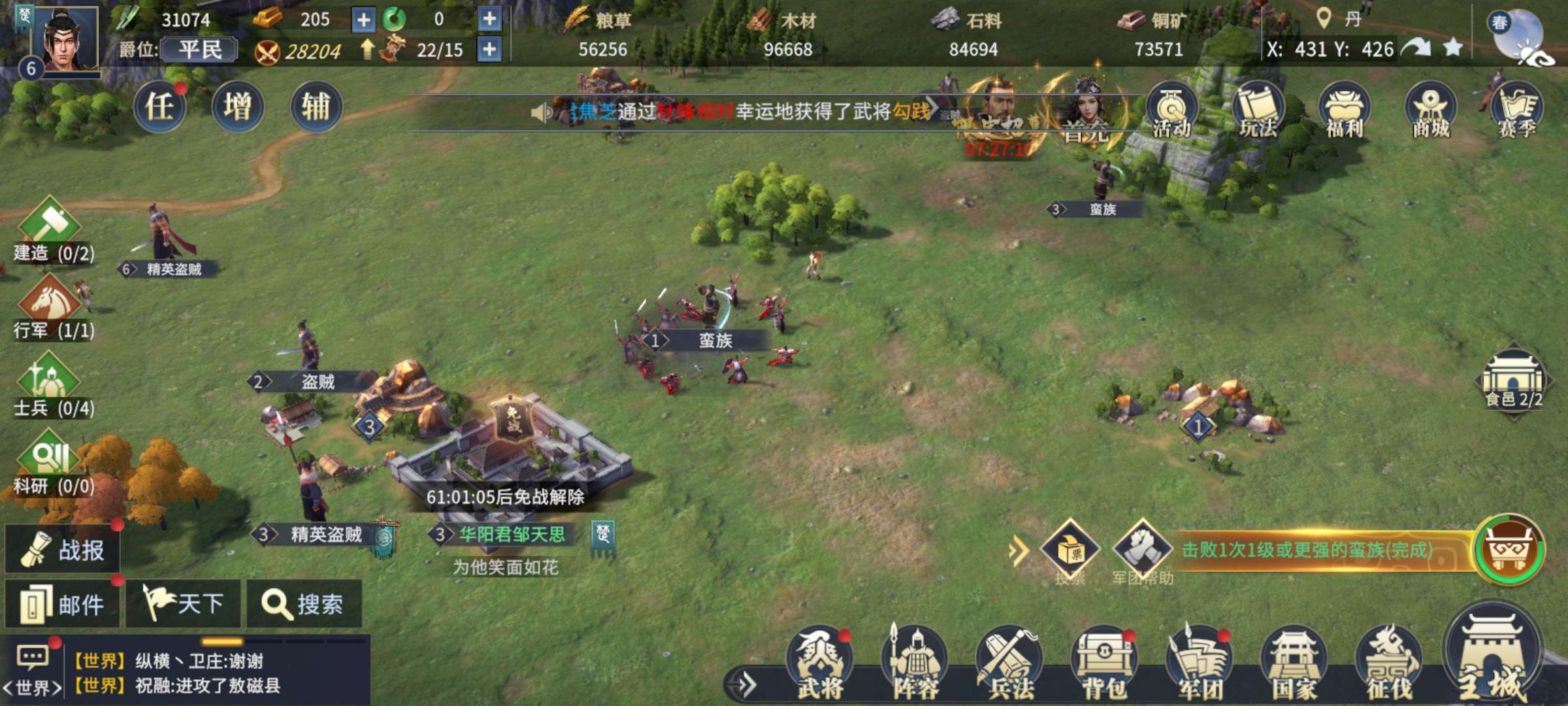Click the 搜索 search button
This screenshot has height=706, width=1568.
(304, 604)
